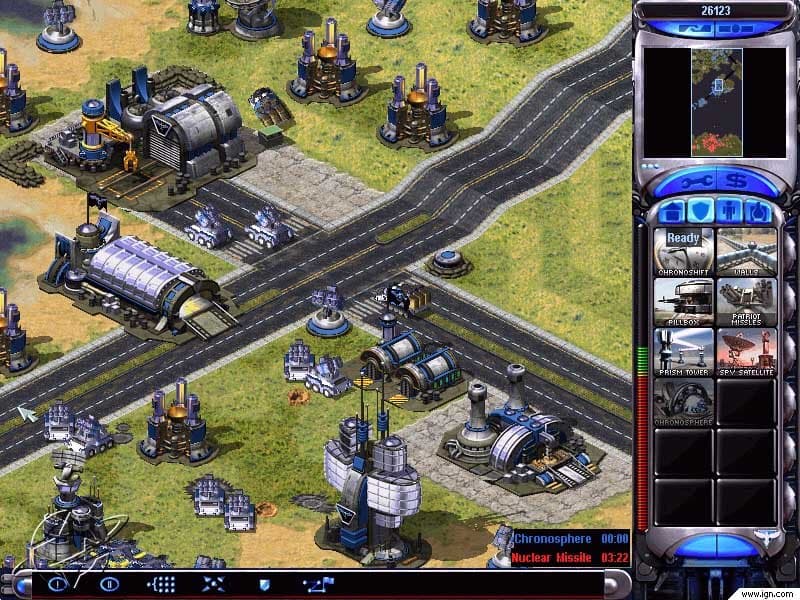Click the shield command in the bottom bar
800x600 pixels.
[265, 584]
